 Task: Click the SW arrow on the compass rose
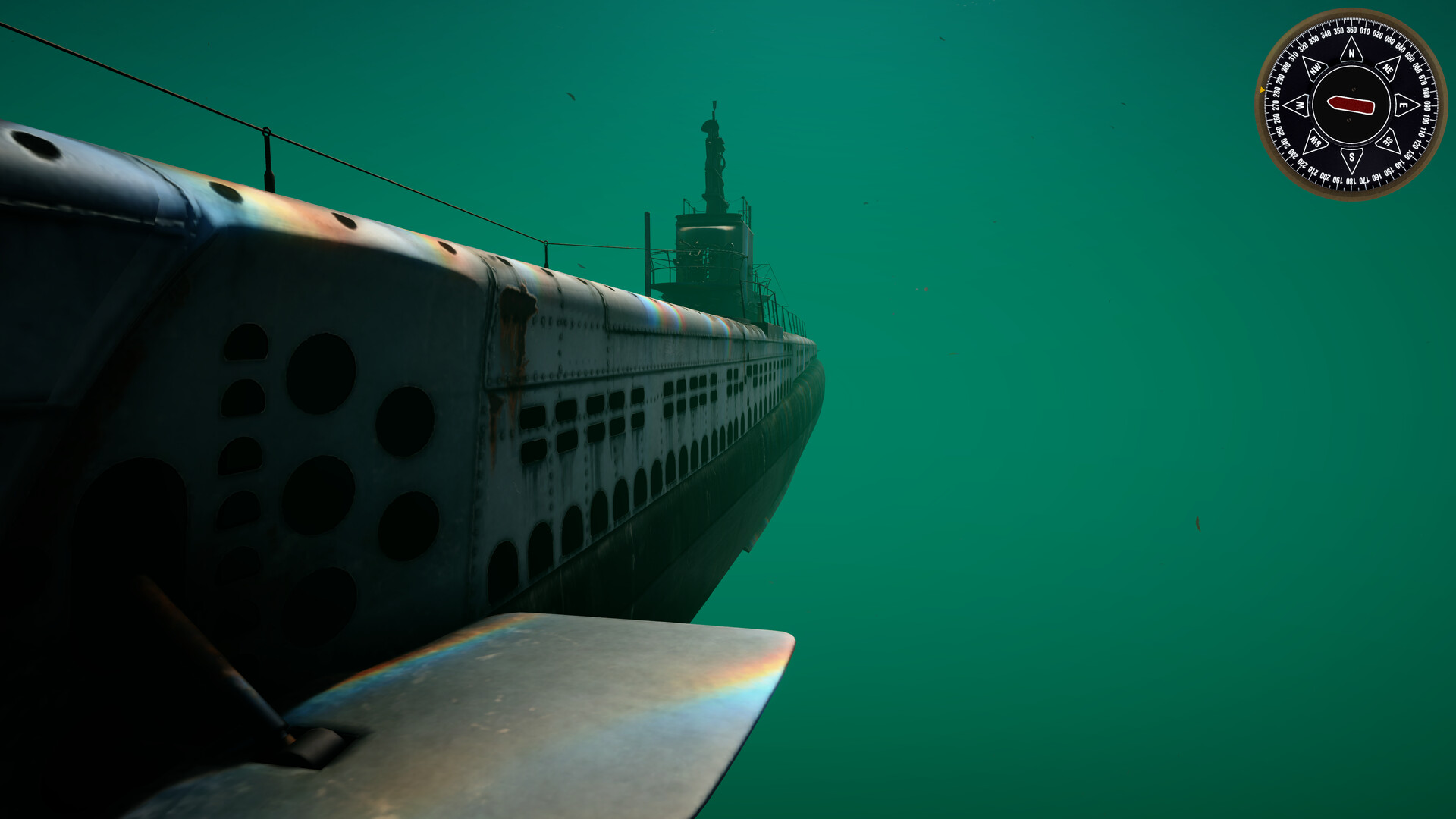pyautogui.click(x=1316, y=142)
